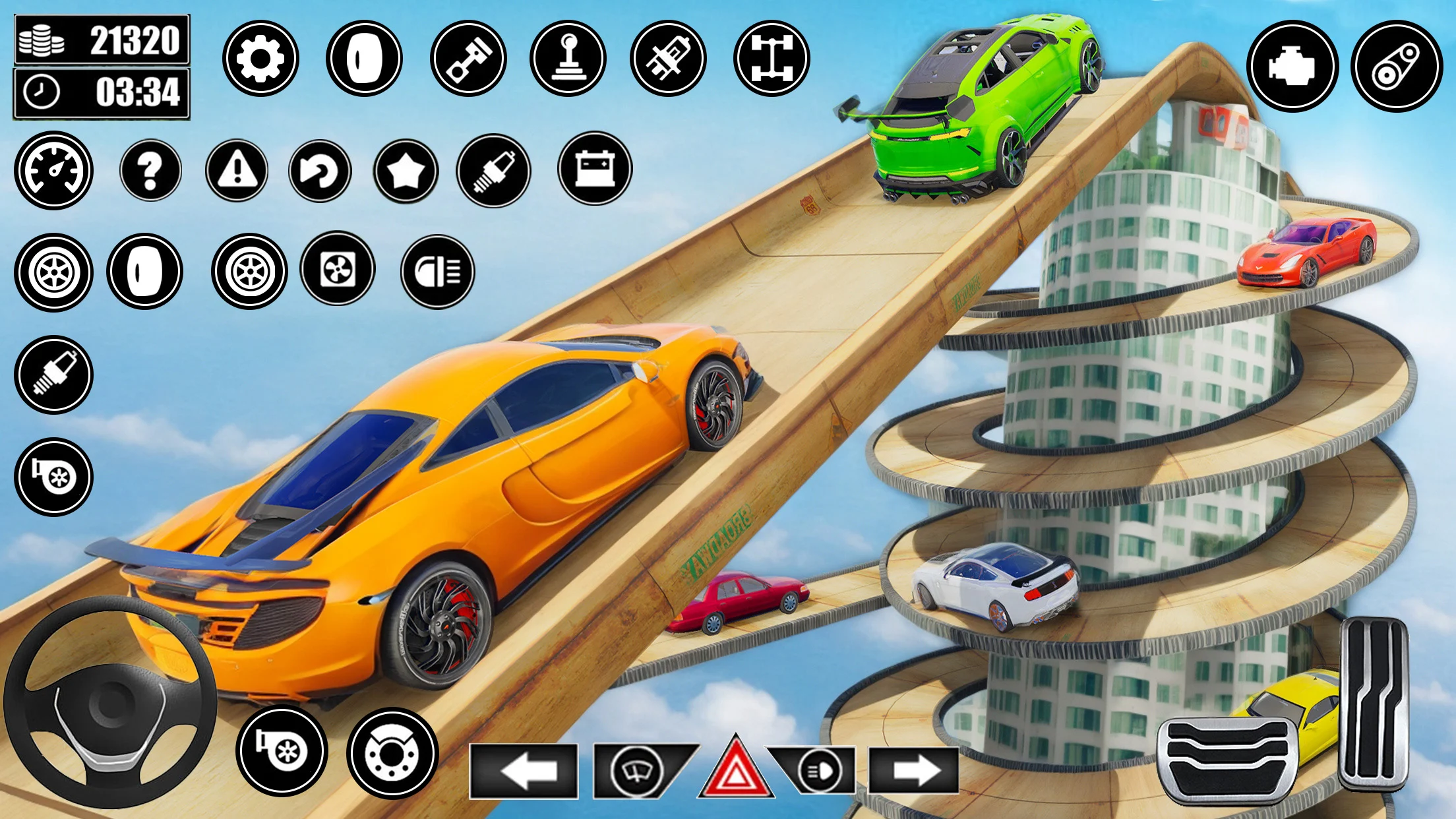Select the drive belt icon

pyautogui.click(x=1396, y=66)
